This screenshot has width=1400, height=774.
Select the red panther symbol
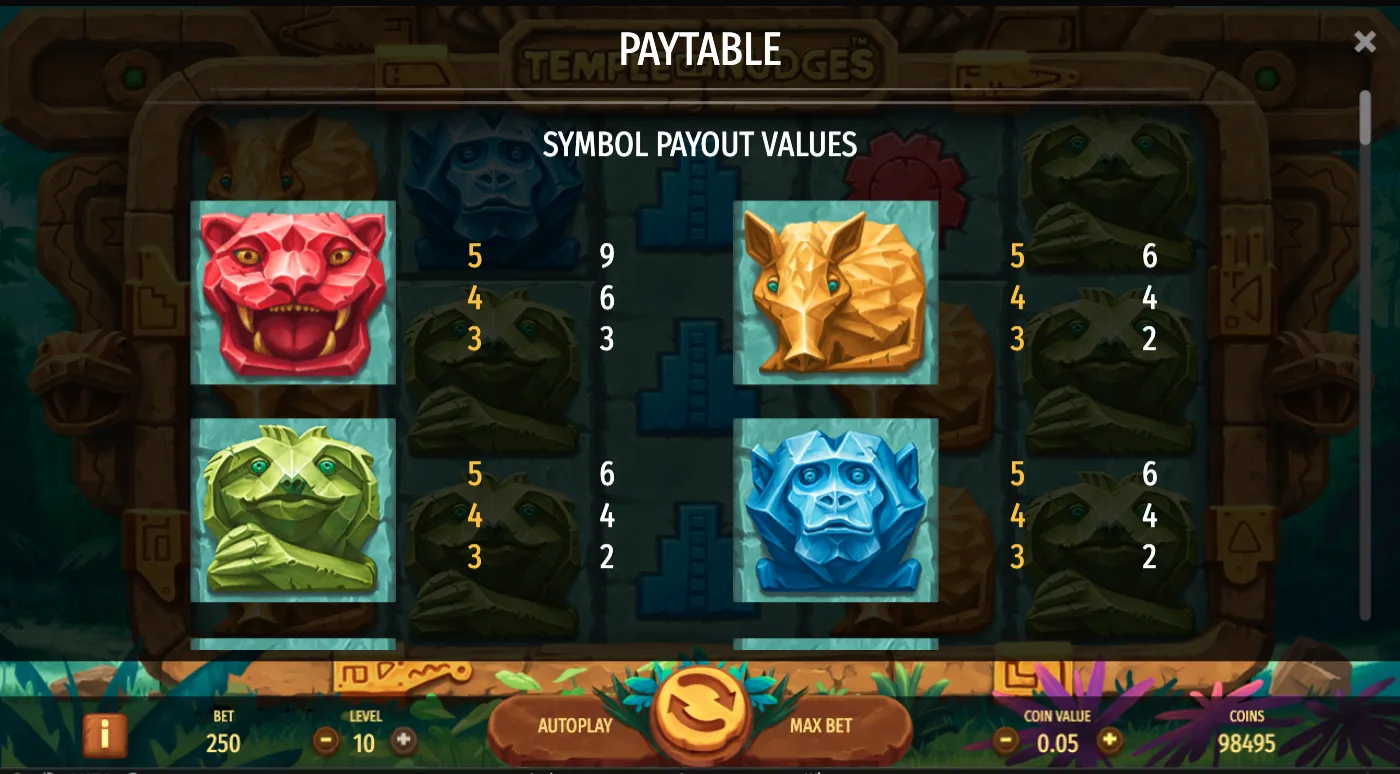pos(292,293)
